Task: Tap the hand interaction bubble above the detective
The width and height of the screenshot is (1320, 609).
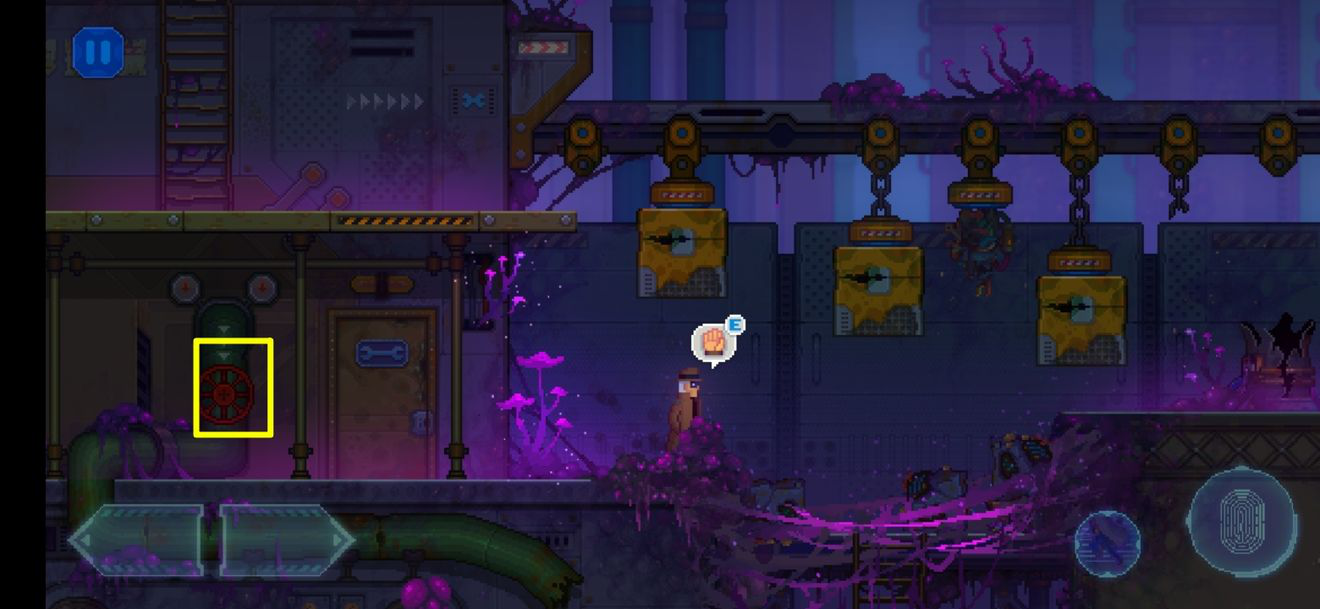Action: coord(712,343)
